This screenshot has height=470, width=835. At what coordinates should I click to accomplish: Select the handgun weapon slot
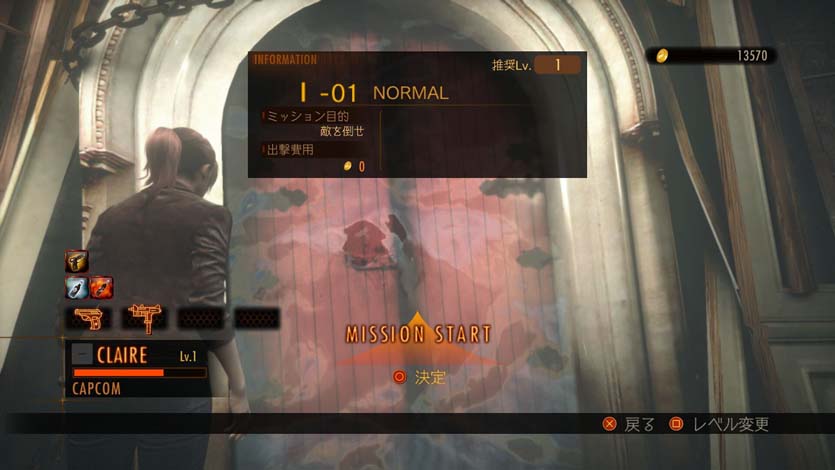click(x=87, y=318)
